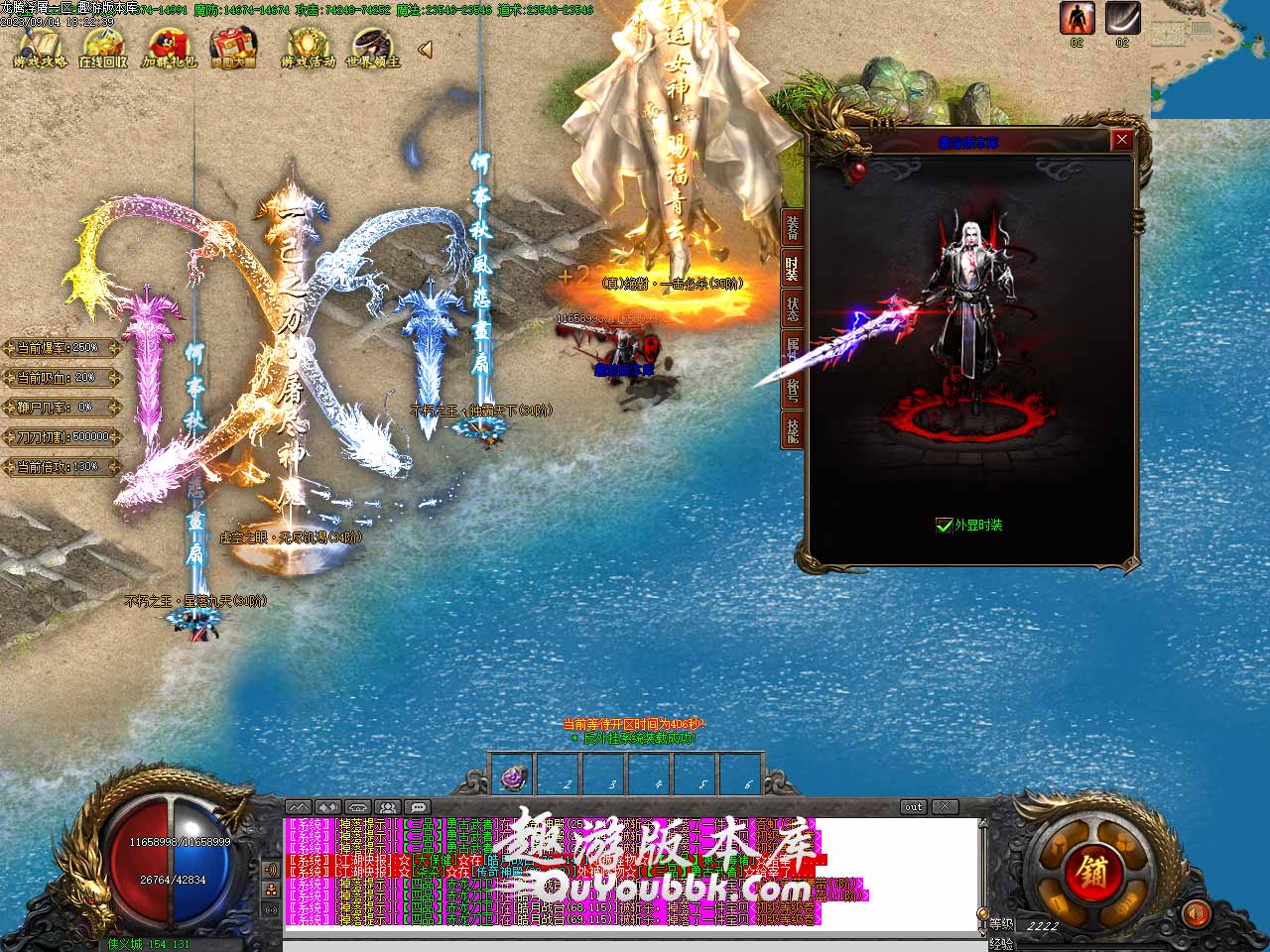Select the 时装 fashion tab
Screen dimensions: 1270x952
click(x=792, y=268)
